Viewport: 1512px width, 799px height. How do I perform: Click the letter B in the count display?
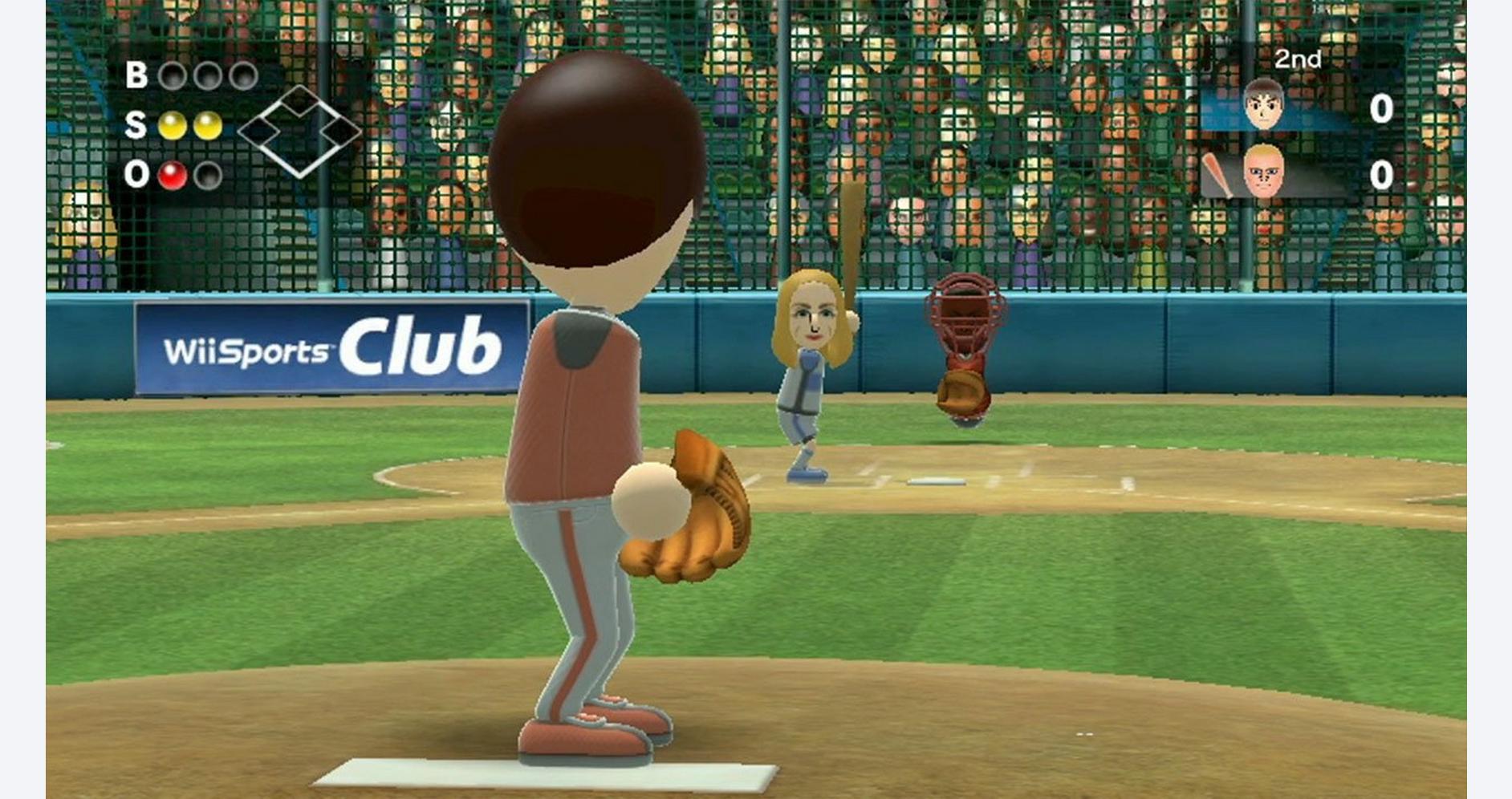[137, 75]
